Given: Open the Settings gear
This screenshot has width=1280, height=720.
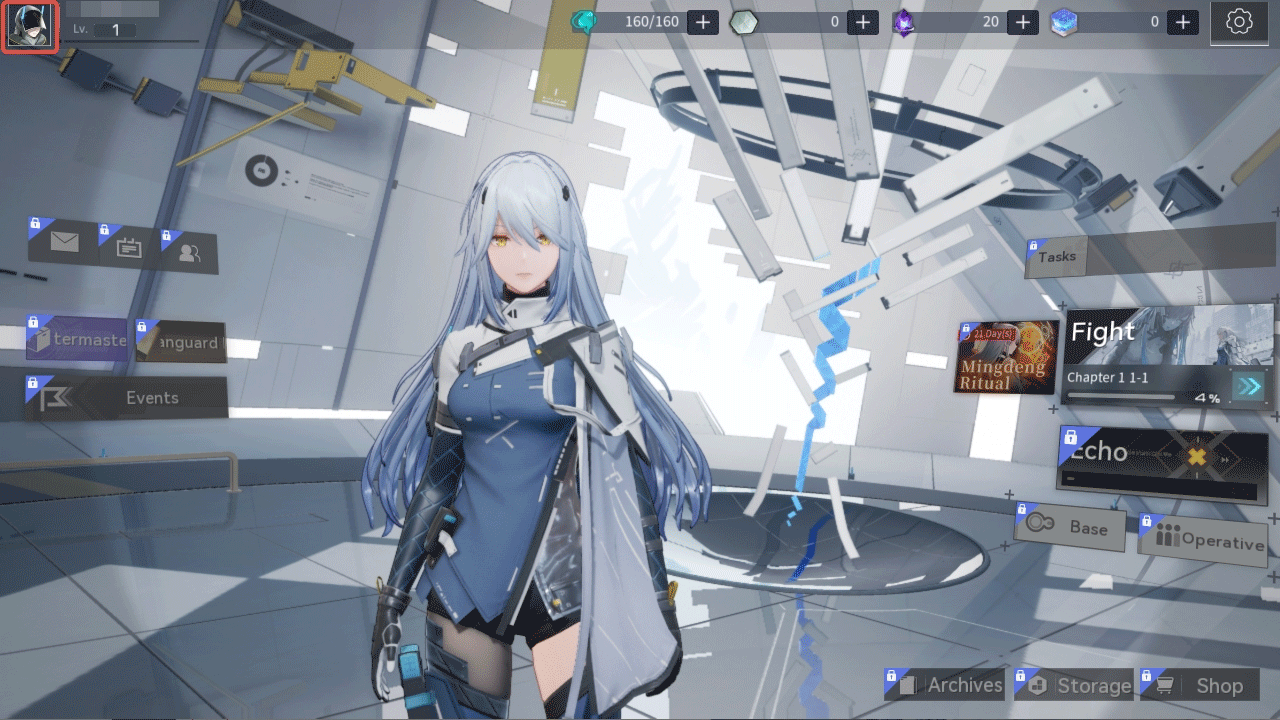Looking at the screenshot, I should pyautogui.click(x=1238, y=22).
